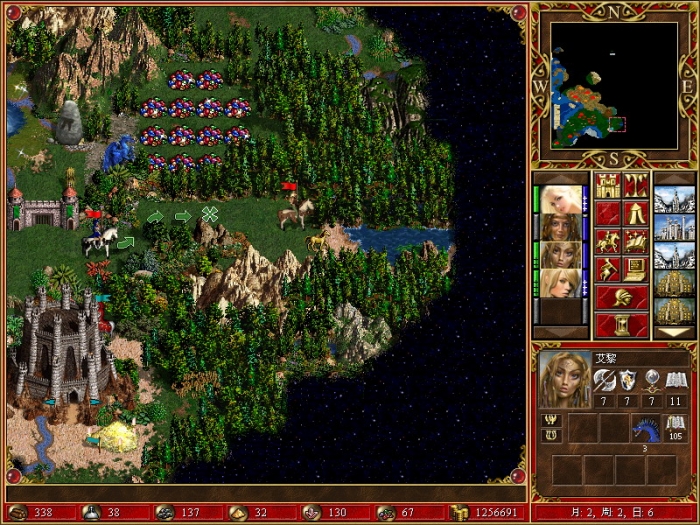Select the brown-haired hero portrait in the list
700x525 pixels.
pos(561,227)
